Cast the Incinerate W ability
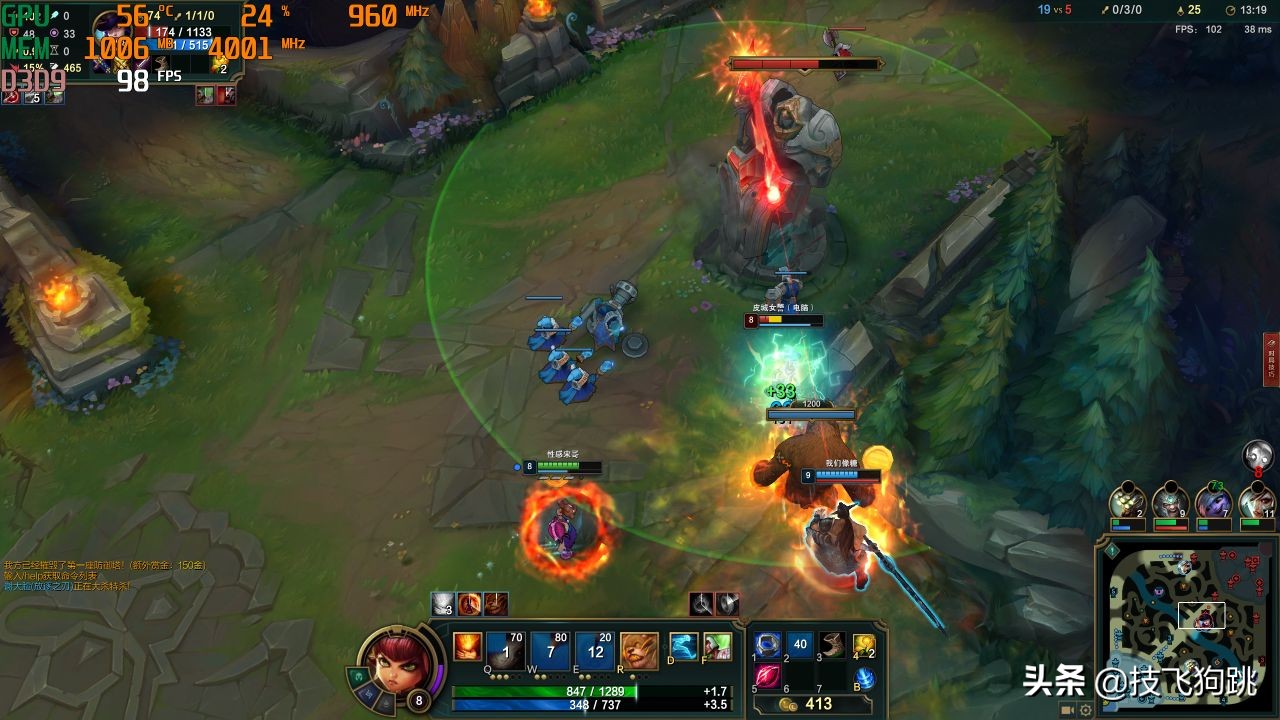Screen dimensions: 1280x720 (550, 650)
